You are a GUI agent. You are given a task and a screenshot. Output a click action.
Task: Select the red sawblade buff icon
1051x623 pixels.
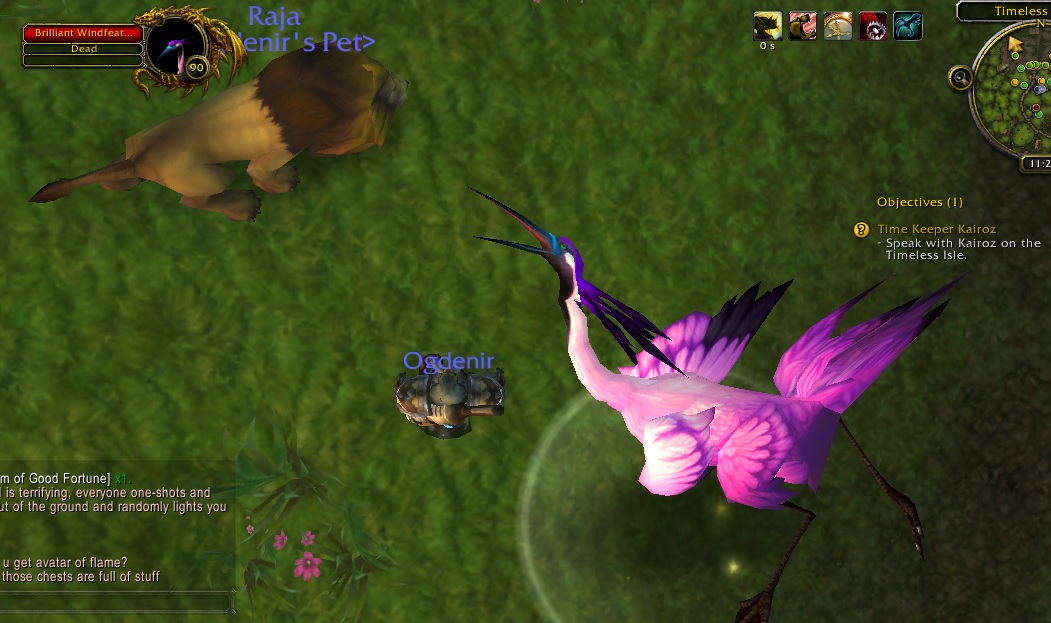[x=873, y=26]
